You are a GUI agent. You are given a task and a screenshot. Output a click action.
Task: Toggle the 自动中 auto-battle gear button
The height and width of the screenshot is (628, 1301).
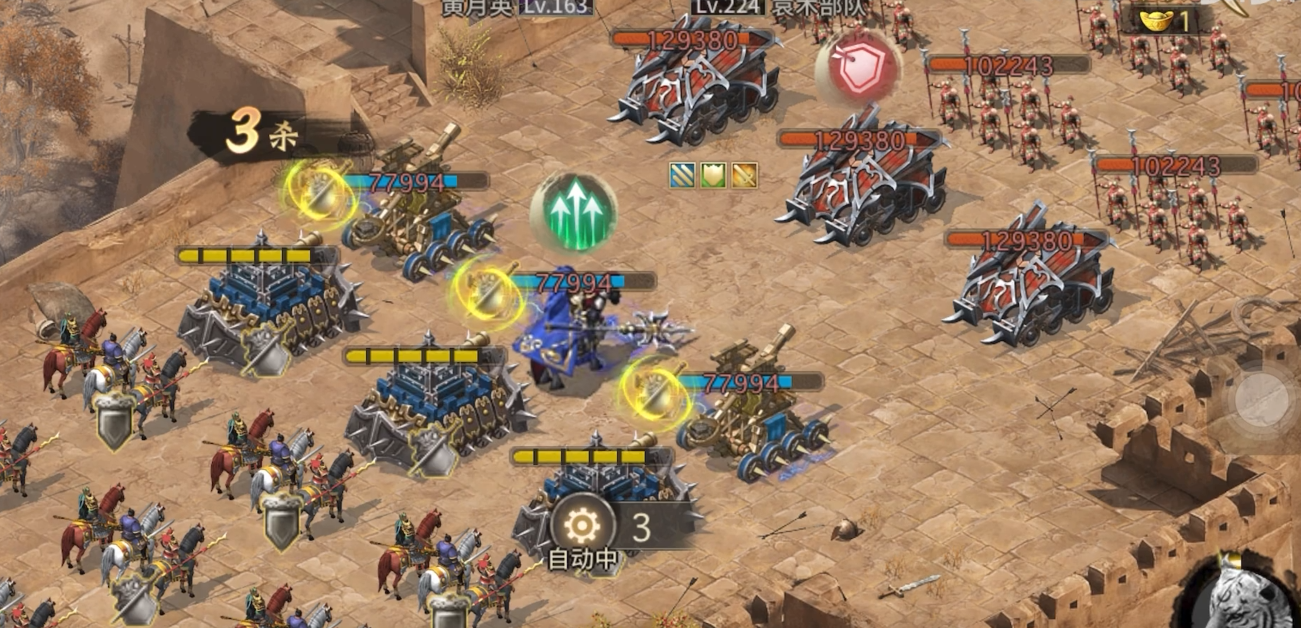pos(583,525)
